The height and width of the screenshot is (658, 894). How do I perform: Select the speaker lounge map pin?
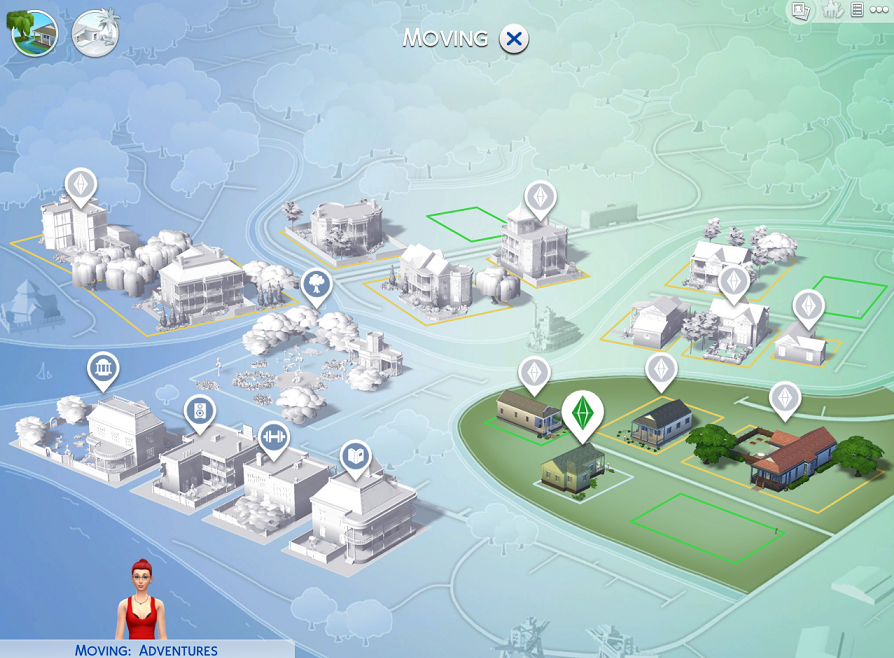(200, 410)
